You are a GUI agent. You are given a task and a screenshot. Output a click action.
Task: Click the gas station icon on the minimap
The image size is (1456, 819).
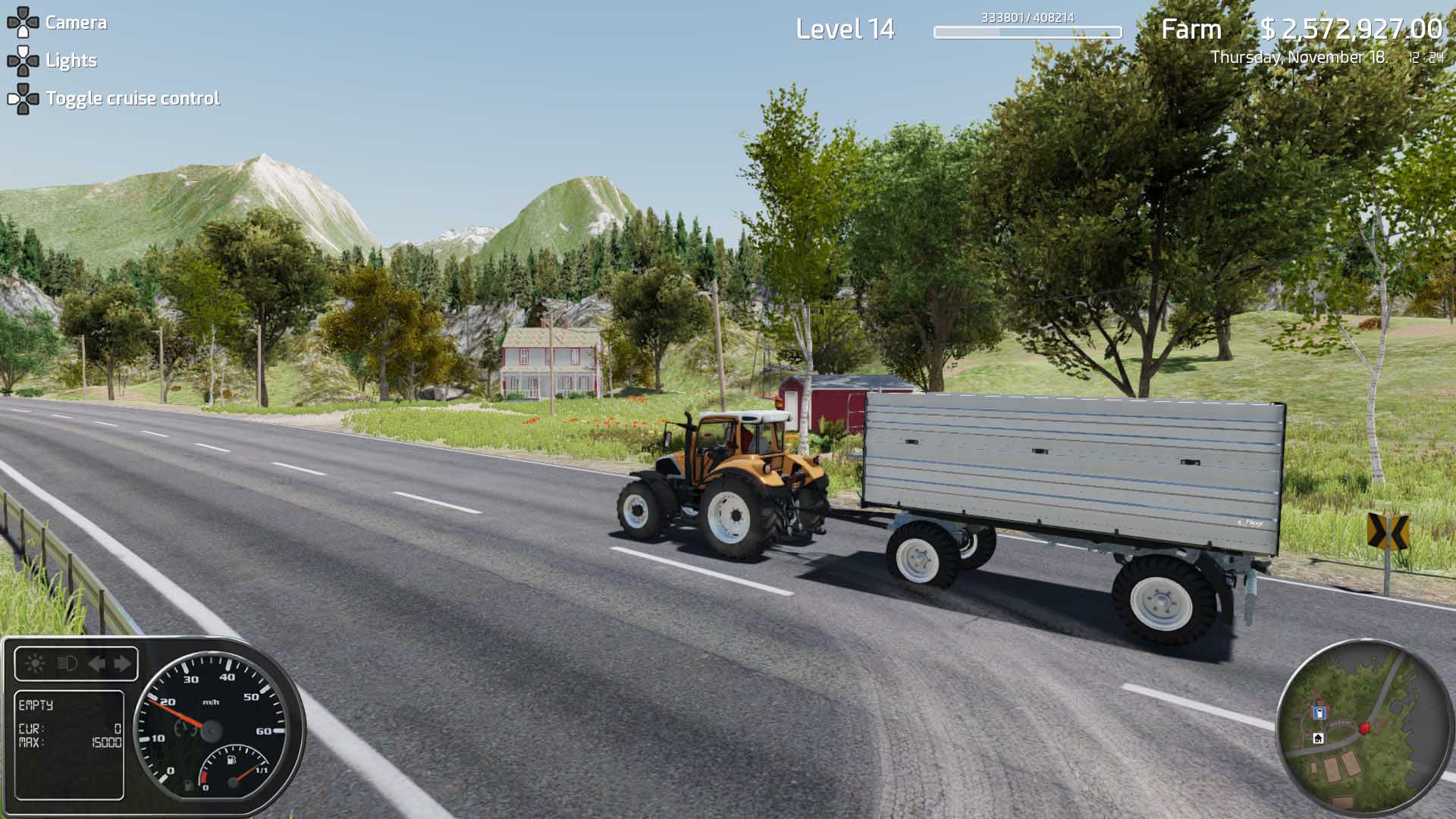pyautogui.click(x=1319, y=713)
